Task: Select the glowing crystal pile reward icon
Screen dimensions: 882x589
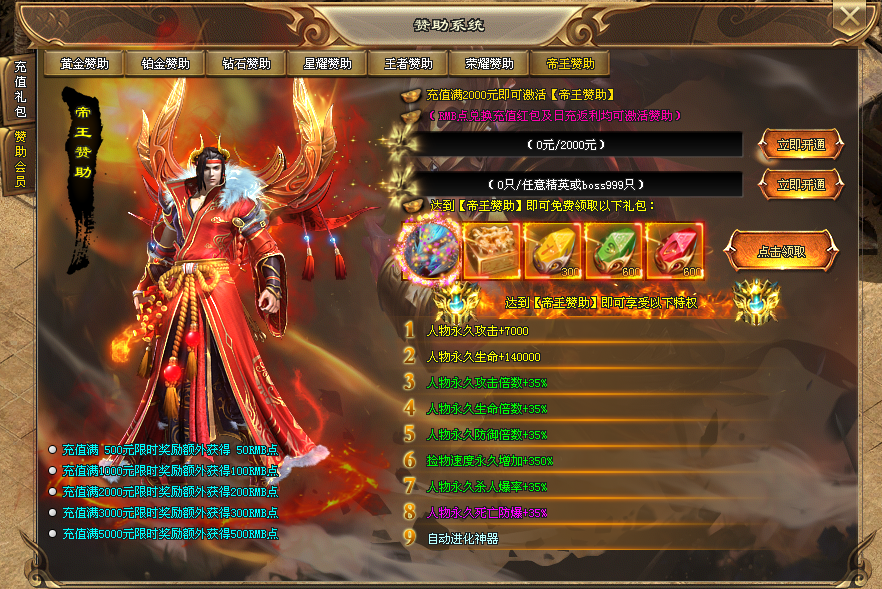Action: click(431, 250)
